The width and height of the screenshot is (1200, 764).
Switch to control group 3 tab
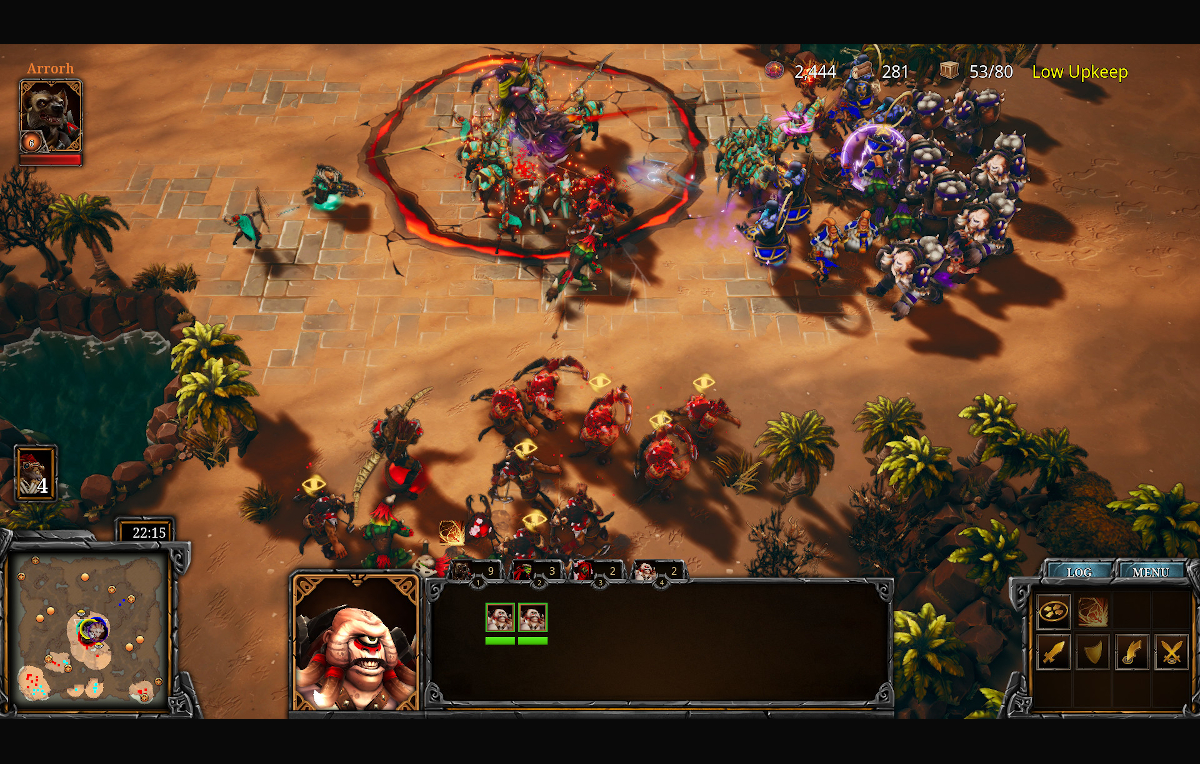tap(597, 571)
